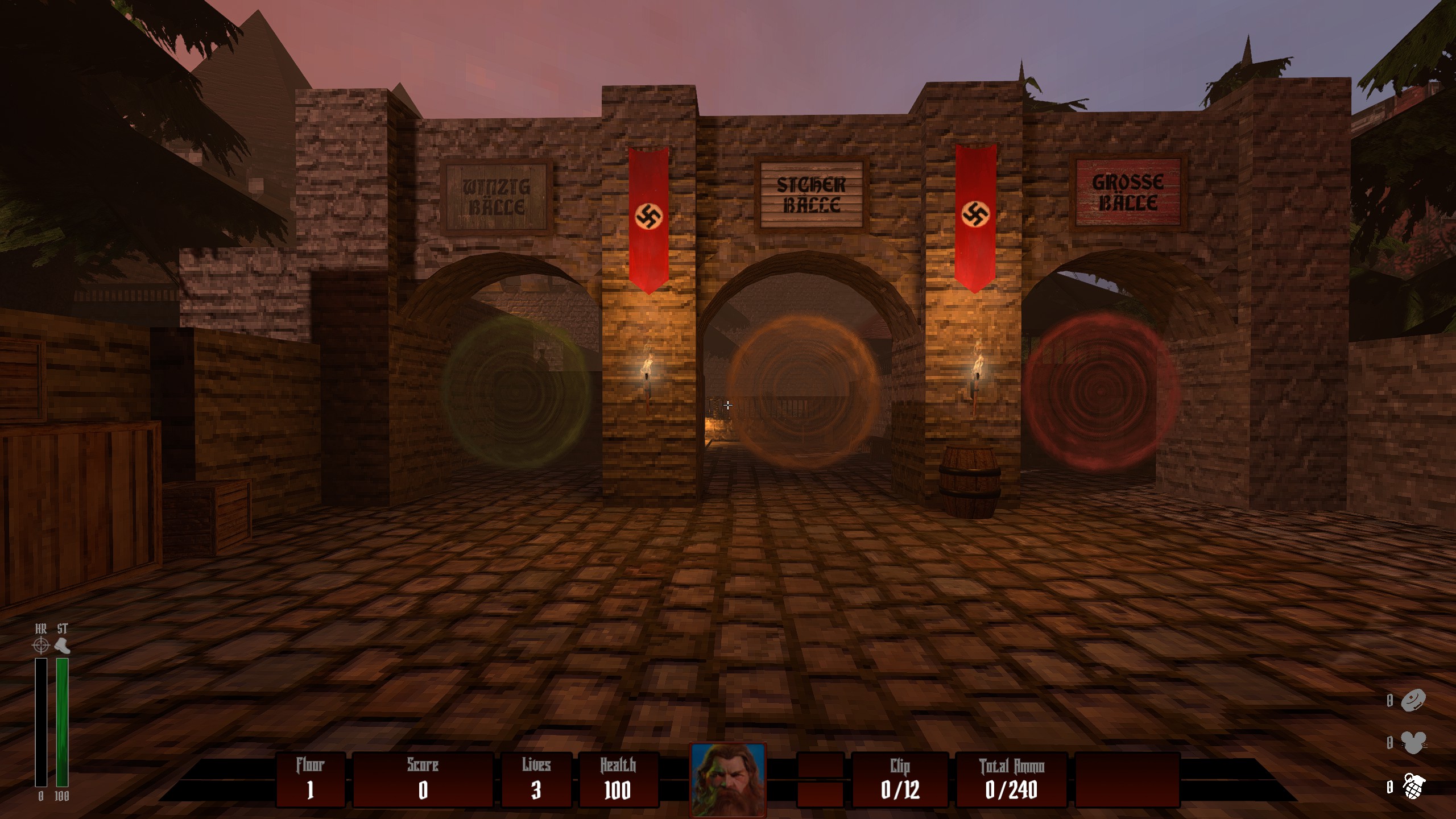The width and height of the screenshot is (1456, 819).
Task: Select the round landmine item icon
Action: [x=1414, y=700]
